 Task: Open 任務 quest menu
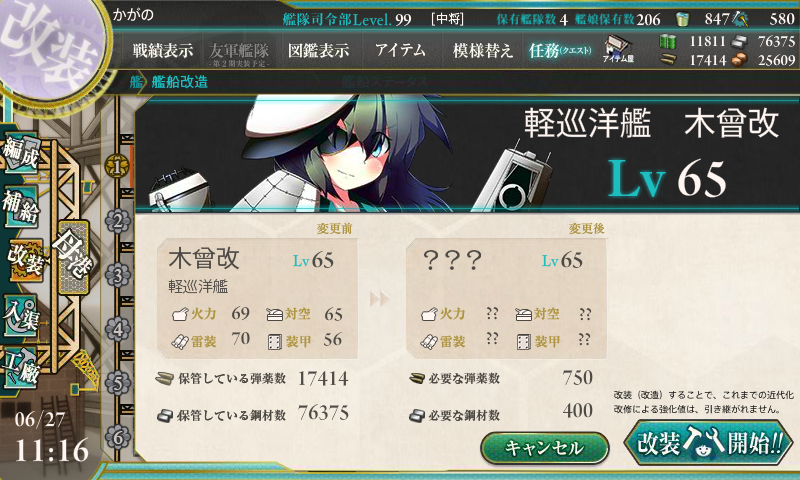(560, 50)
